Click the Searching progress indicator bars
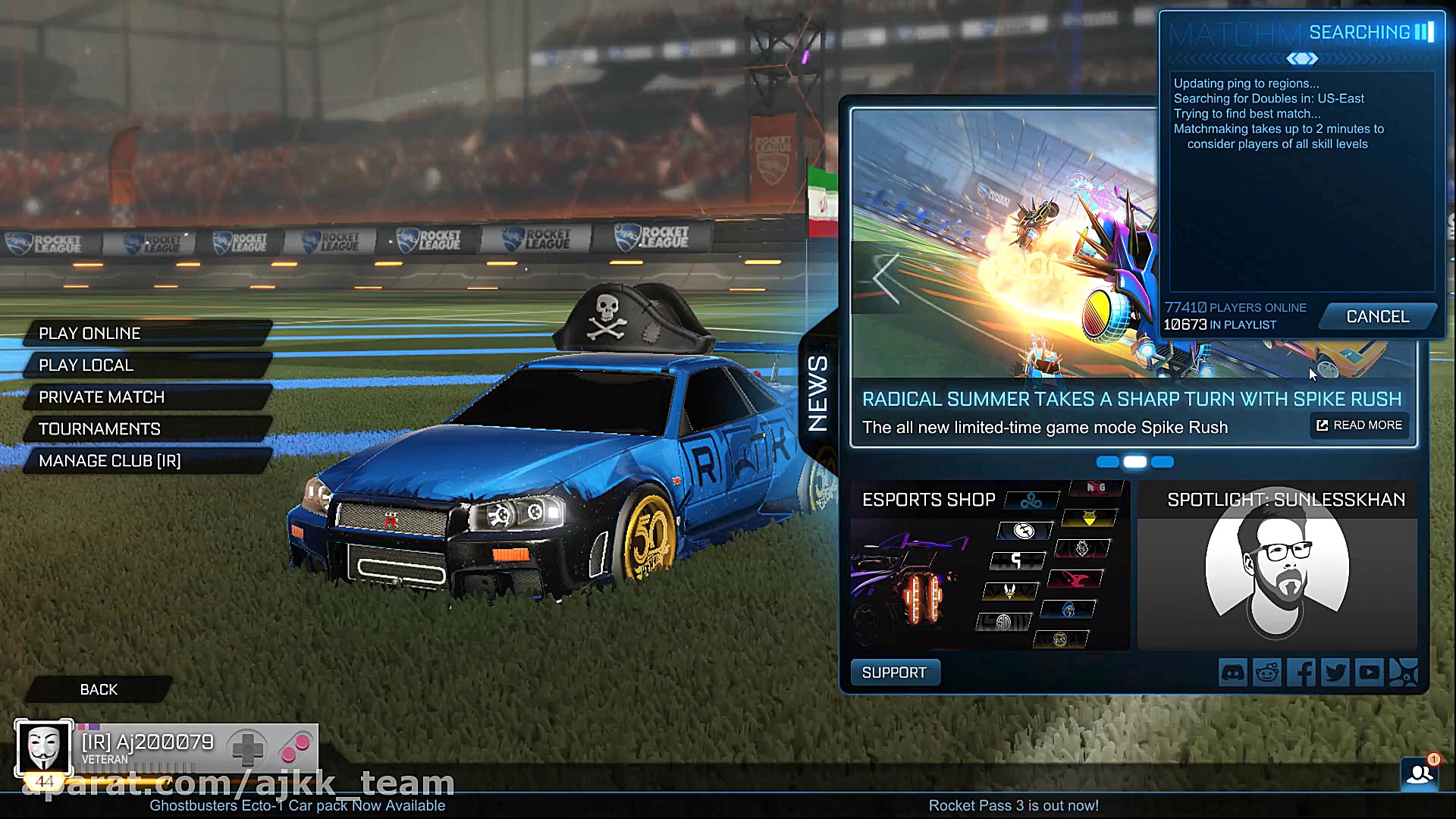This screenshot has width=1456, height=819. point(1424,32)
